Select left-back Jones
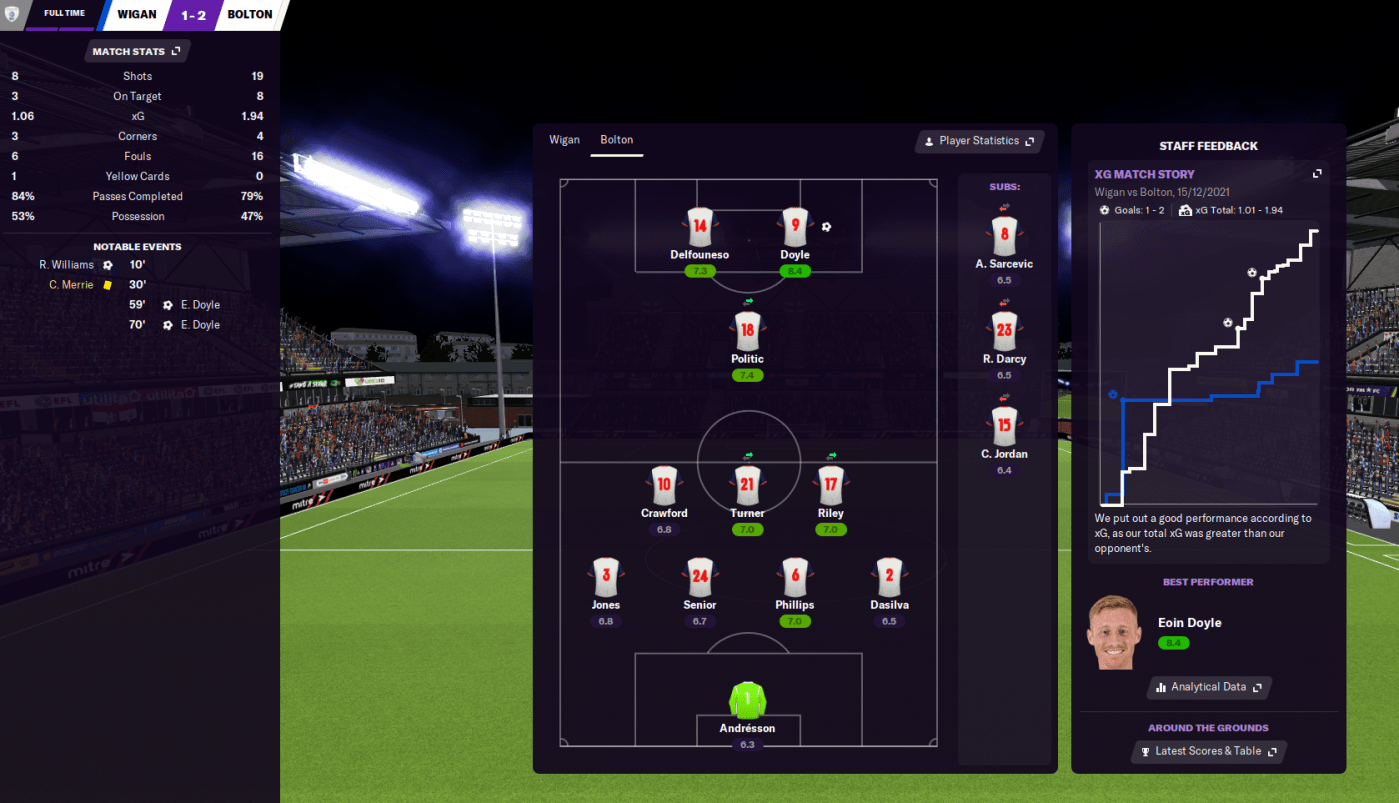The width and height of the screenshot is (1399, 803). pyautogui.click(x=605, y=577)
